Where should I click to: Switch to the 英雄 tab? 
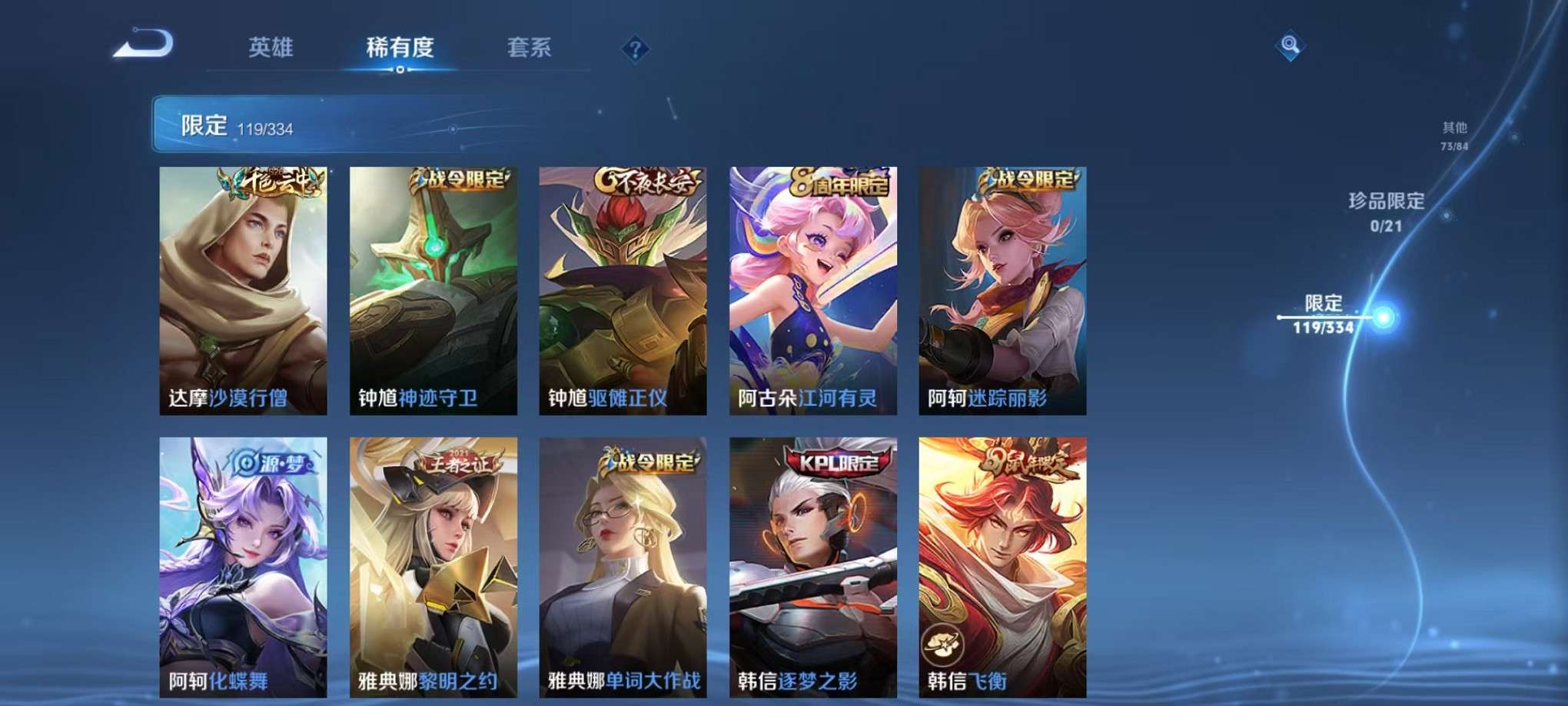click(273, 48)
